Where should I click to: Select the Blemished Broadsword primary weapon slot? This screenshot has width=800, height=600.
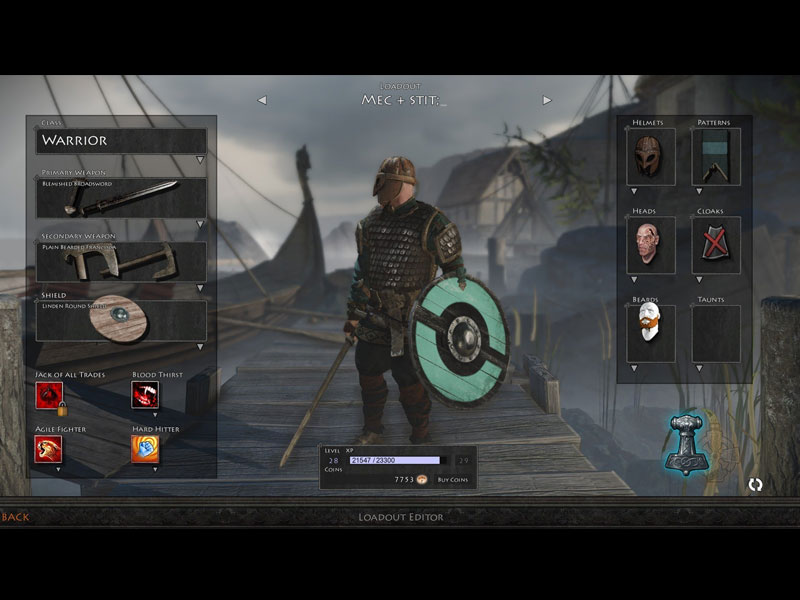click(121, 199)
